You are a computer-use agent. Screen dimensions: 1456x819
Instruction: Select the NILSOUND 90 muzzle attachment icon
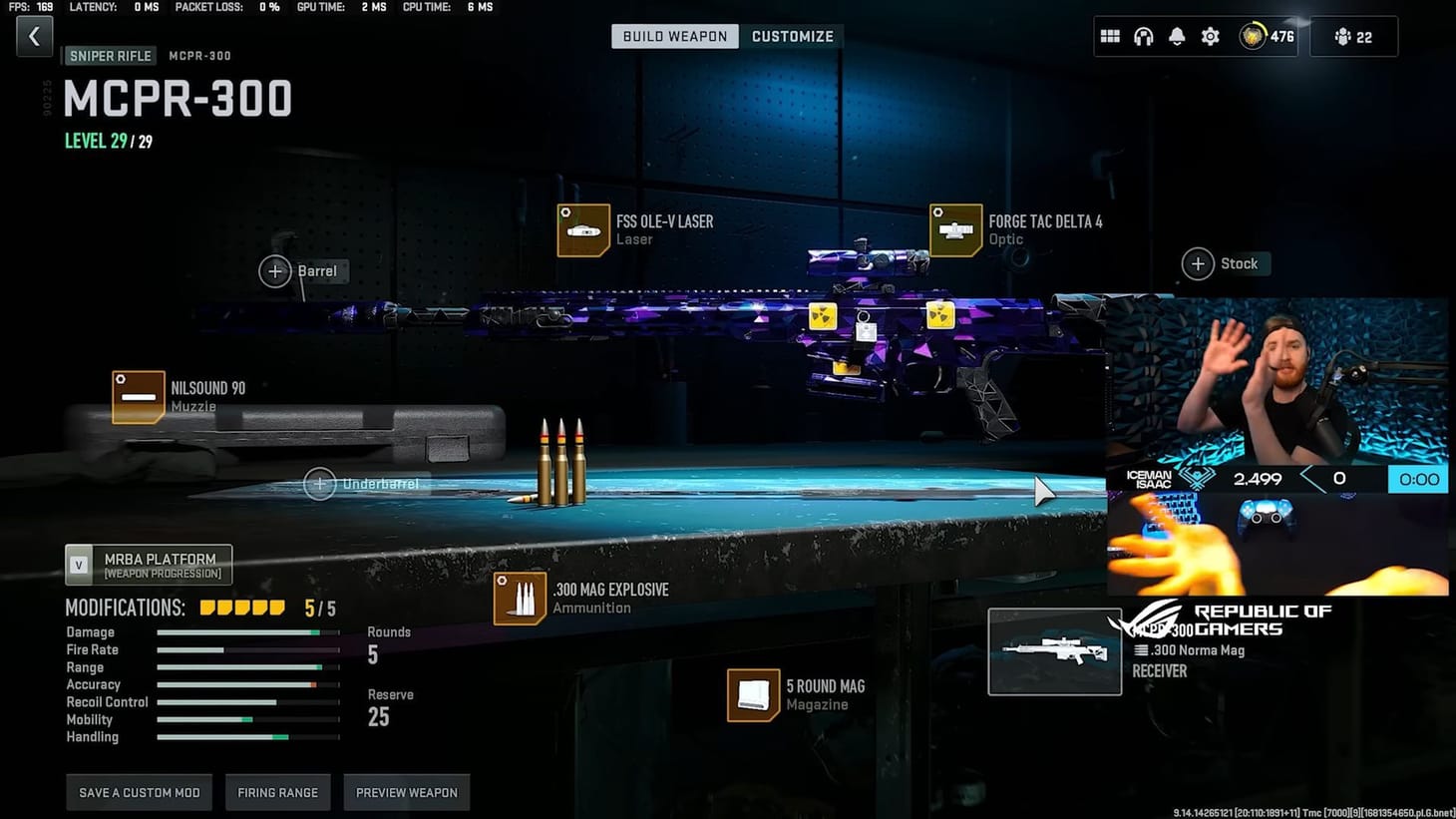[x=138, y=397]
